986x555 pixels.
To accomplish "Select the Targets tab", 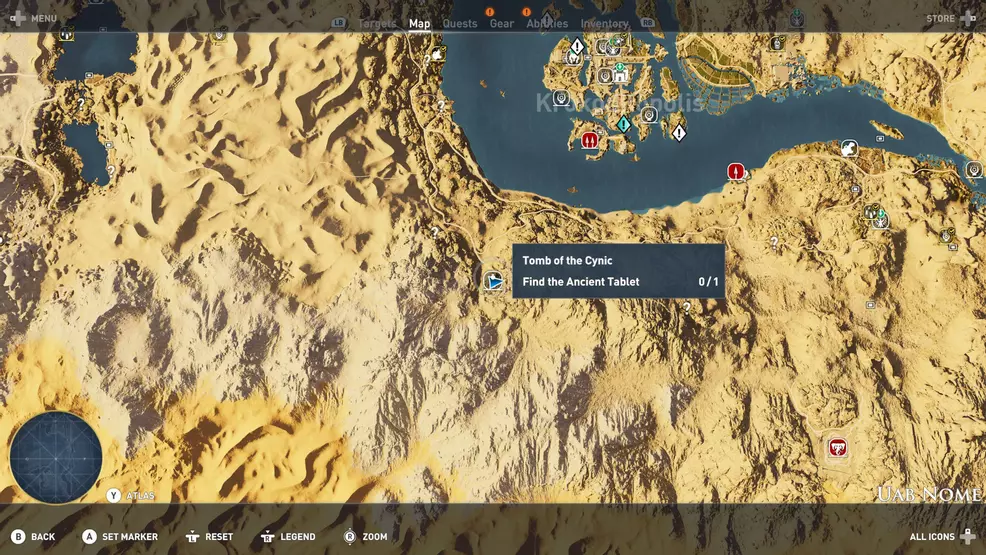I will point(377,24).
